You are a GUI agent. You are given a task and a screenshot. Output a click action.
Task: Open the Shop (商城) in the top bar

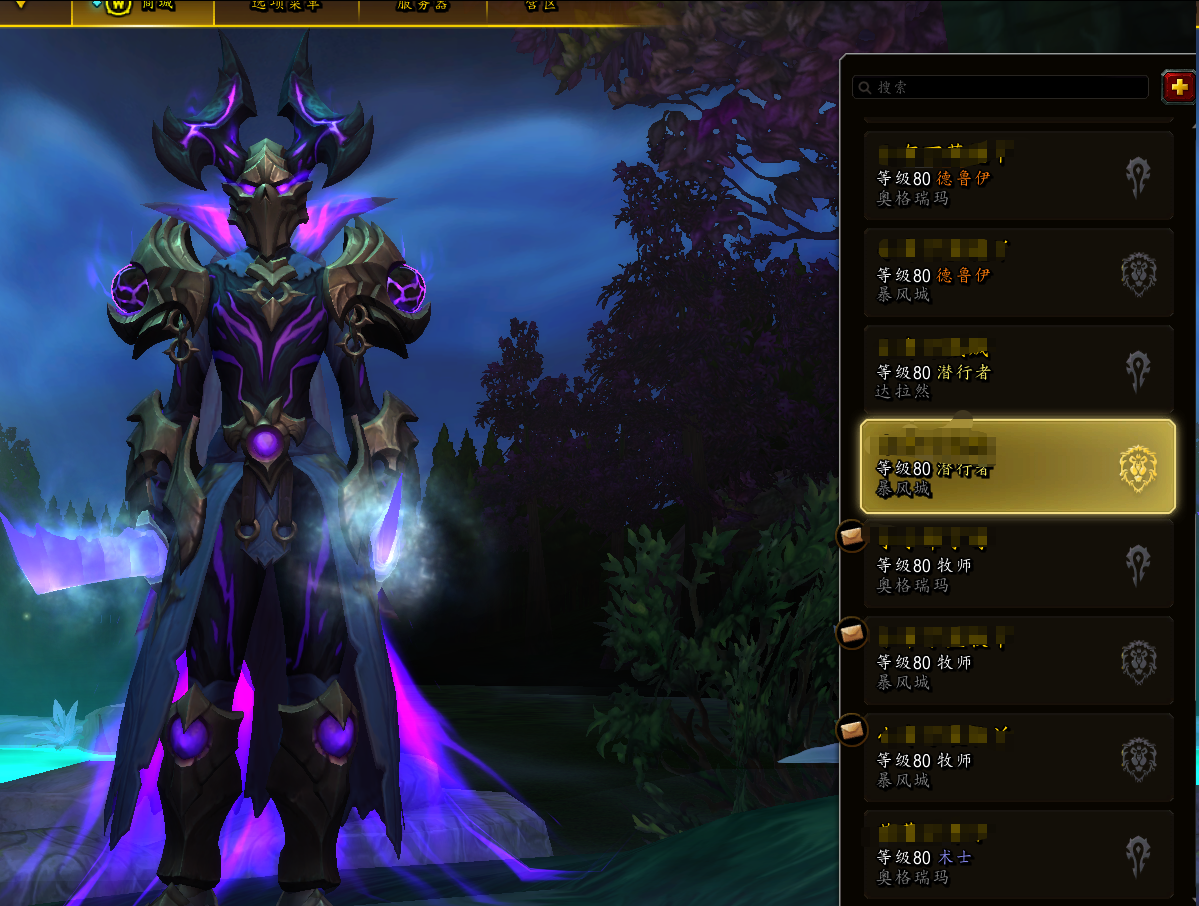144,6
